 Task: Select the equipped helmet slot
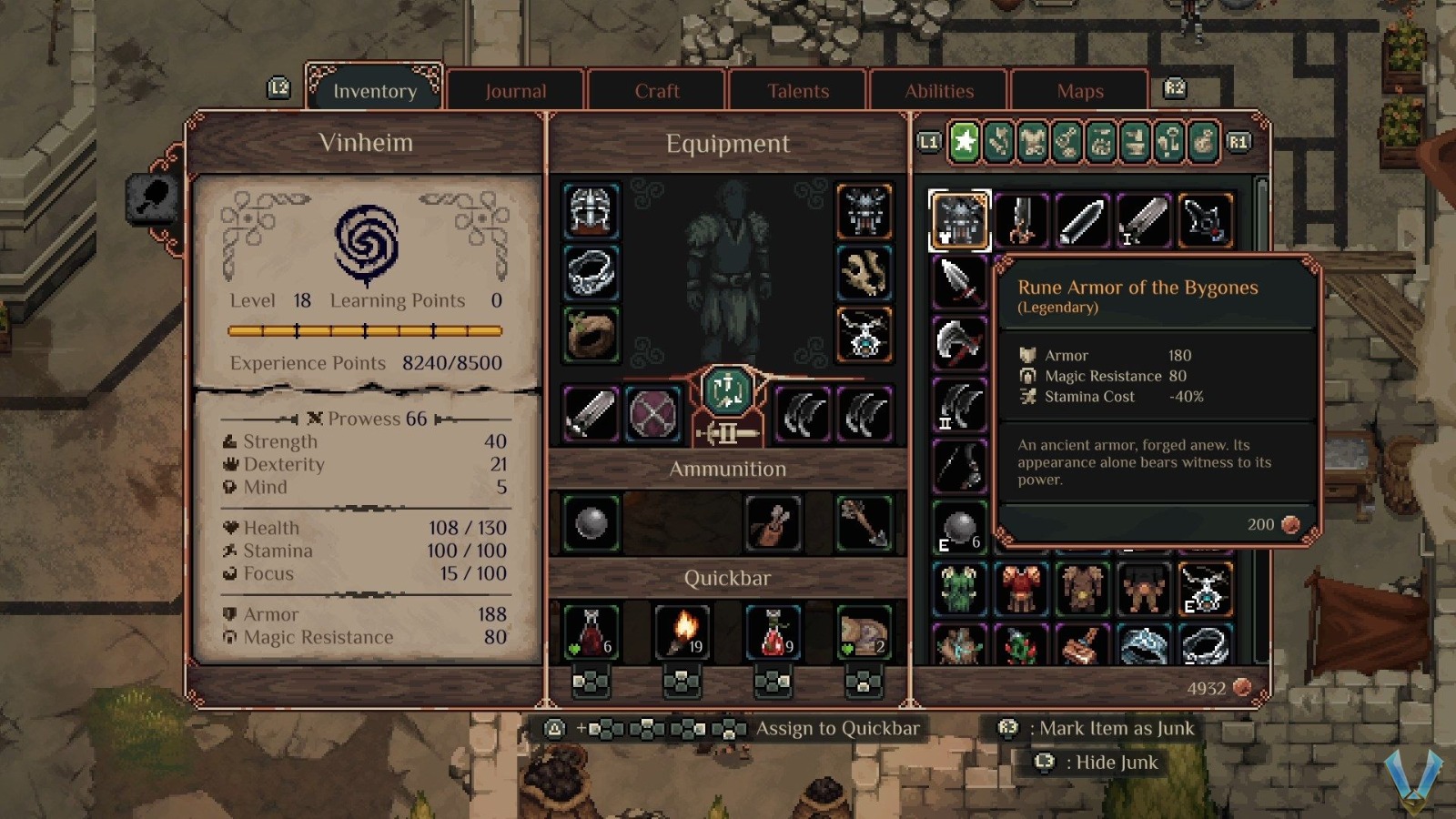590,209
